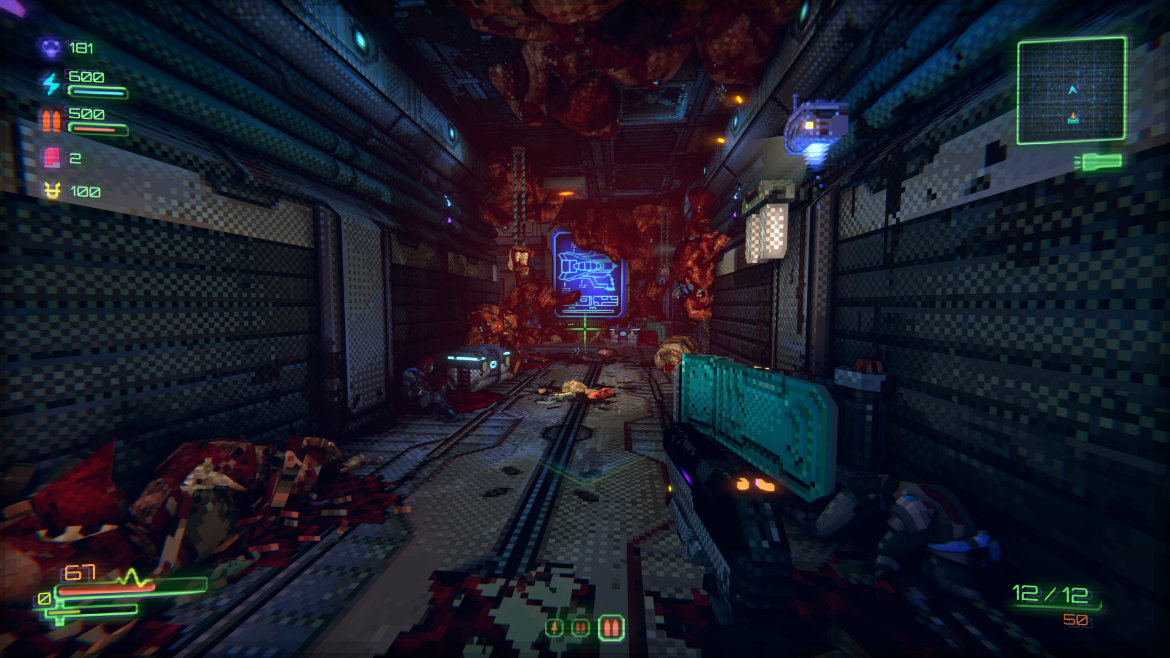Viewport: 1170px width, 658px height.
Task: Select the orange save marker on the minimap
Action: point(1073,118)
